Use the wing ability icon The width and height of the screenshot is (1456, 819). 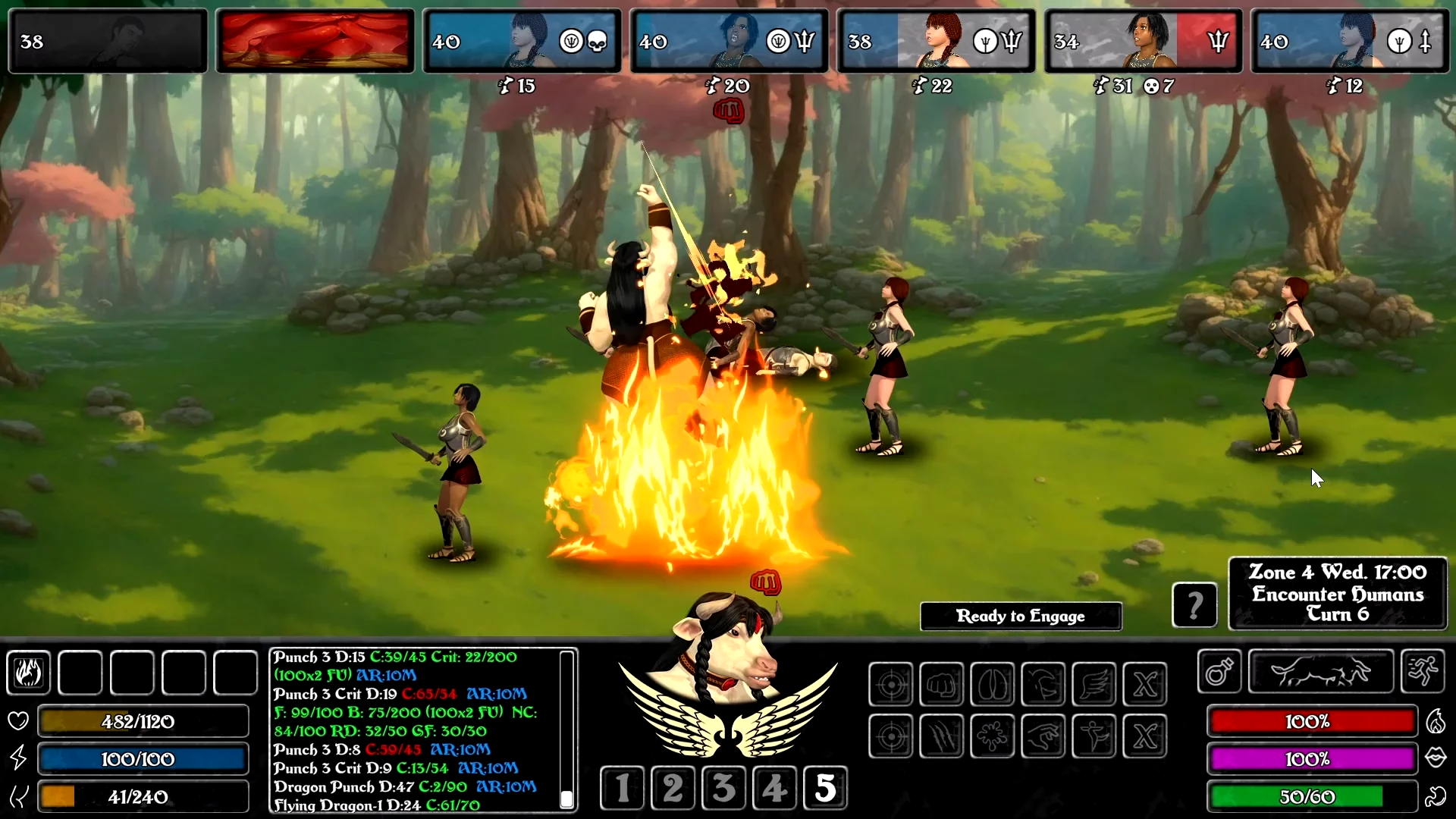coord(1094,685)
